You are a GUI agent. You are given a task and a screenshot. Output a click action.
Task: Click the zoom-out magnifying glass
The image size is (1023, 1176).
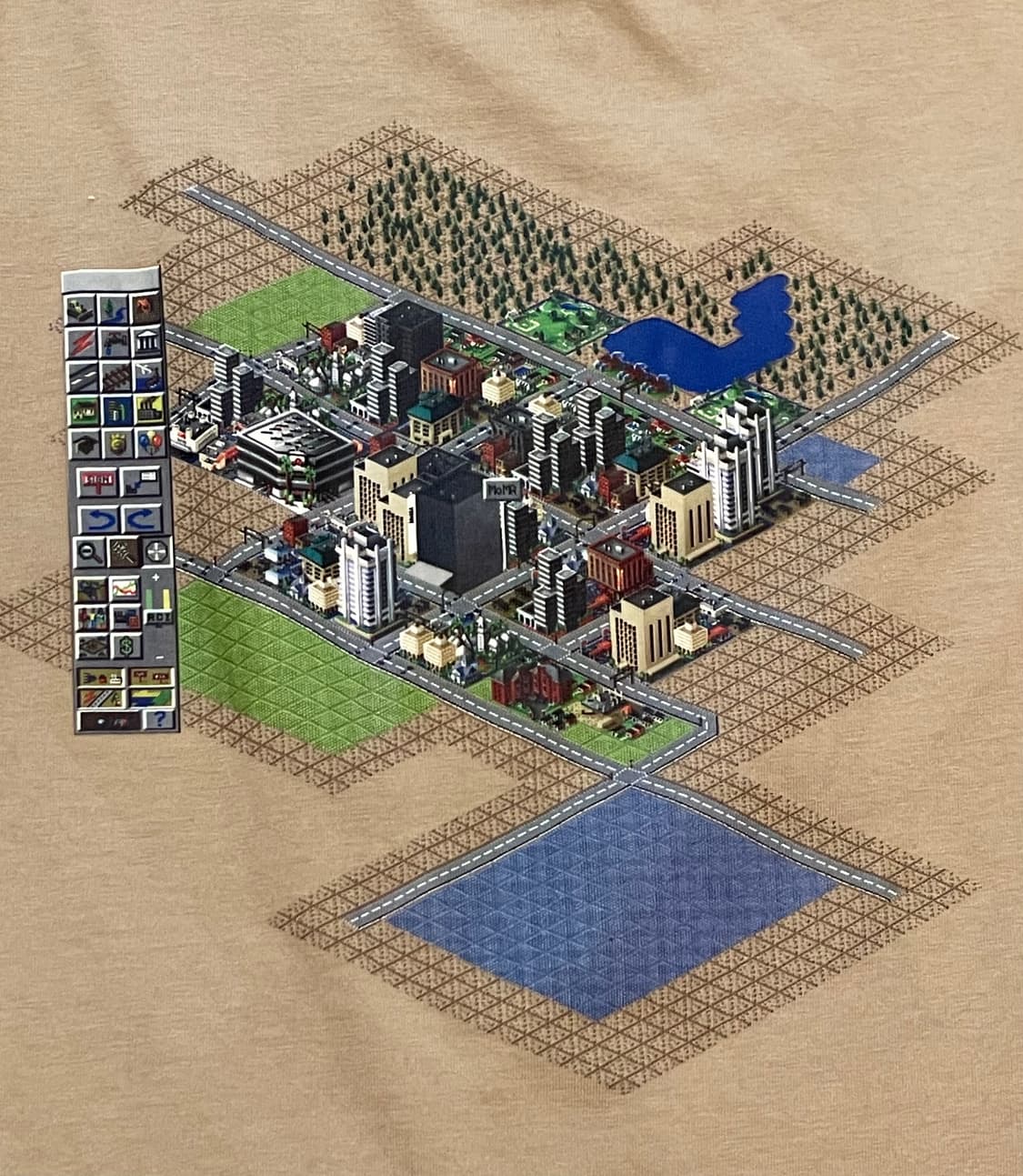coord(88,551)
